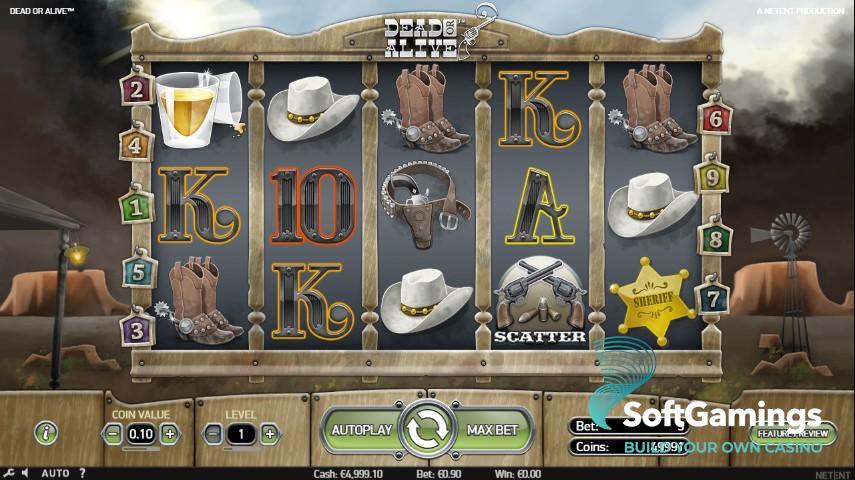Viewport: 855px width, 480px height.
Task: Increase the coin value
Action: [x=170, y=434]
